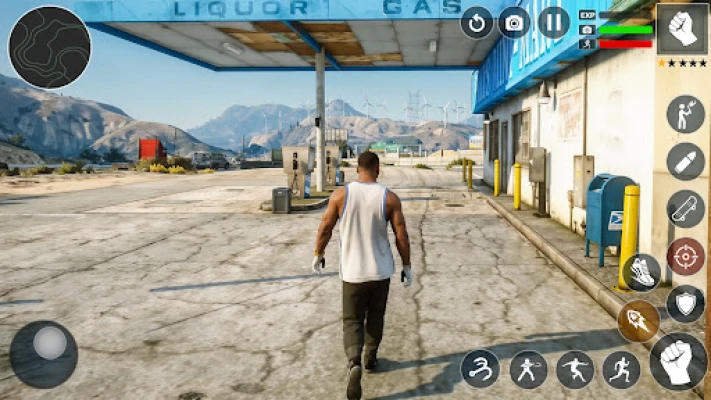Open the circular minimap

pos(49,47)
